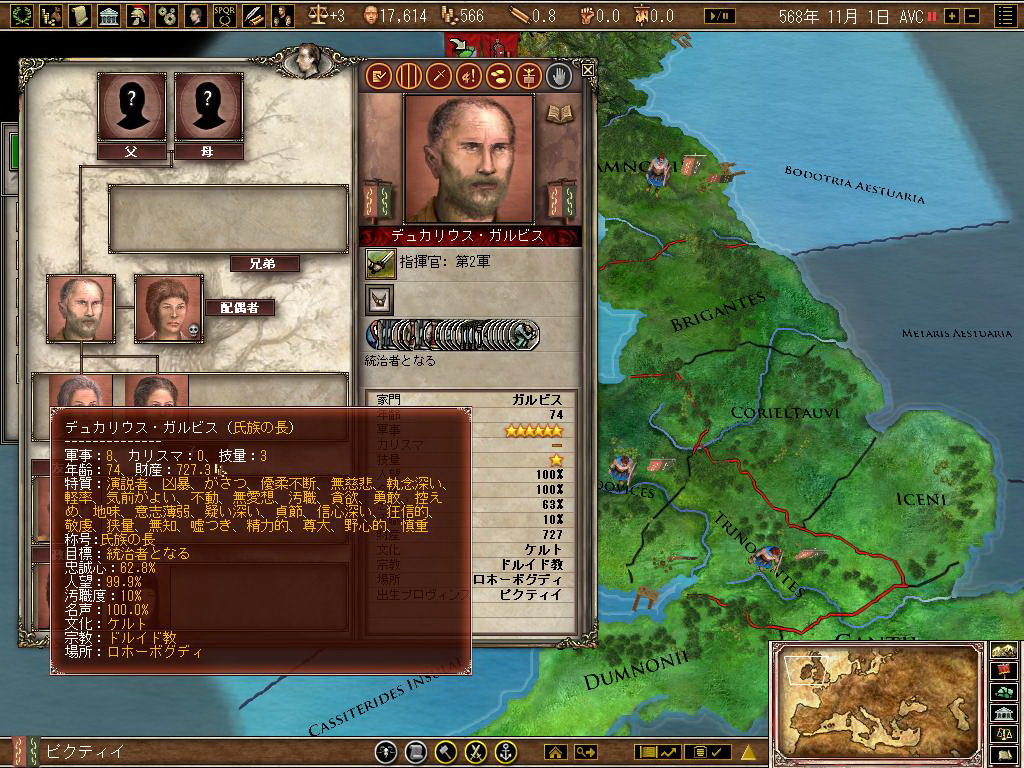1024x768 pixels.
Task: Close the character panel
Action: (x=588, y=70)
